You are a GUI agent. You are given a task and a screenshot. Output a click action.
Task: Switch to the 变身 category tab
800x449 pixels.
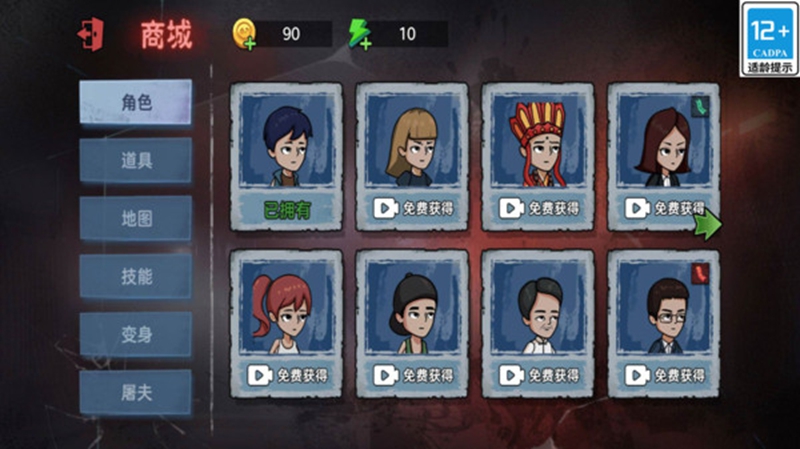pyautogui.click(x=136, y=334)
